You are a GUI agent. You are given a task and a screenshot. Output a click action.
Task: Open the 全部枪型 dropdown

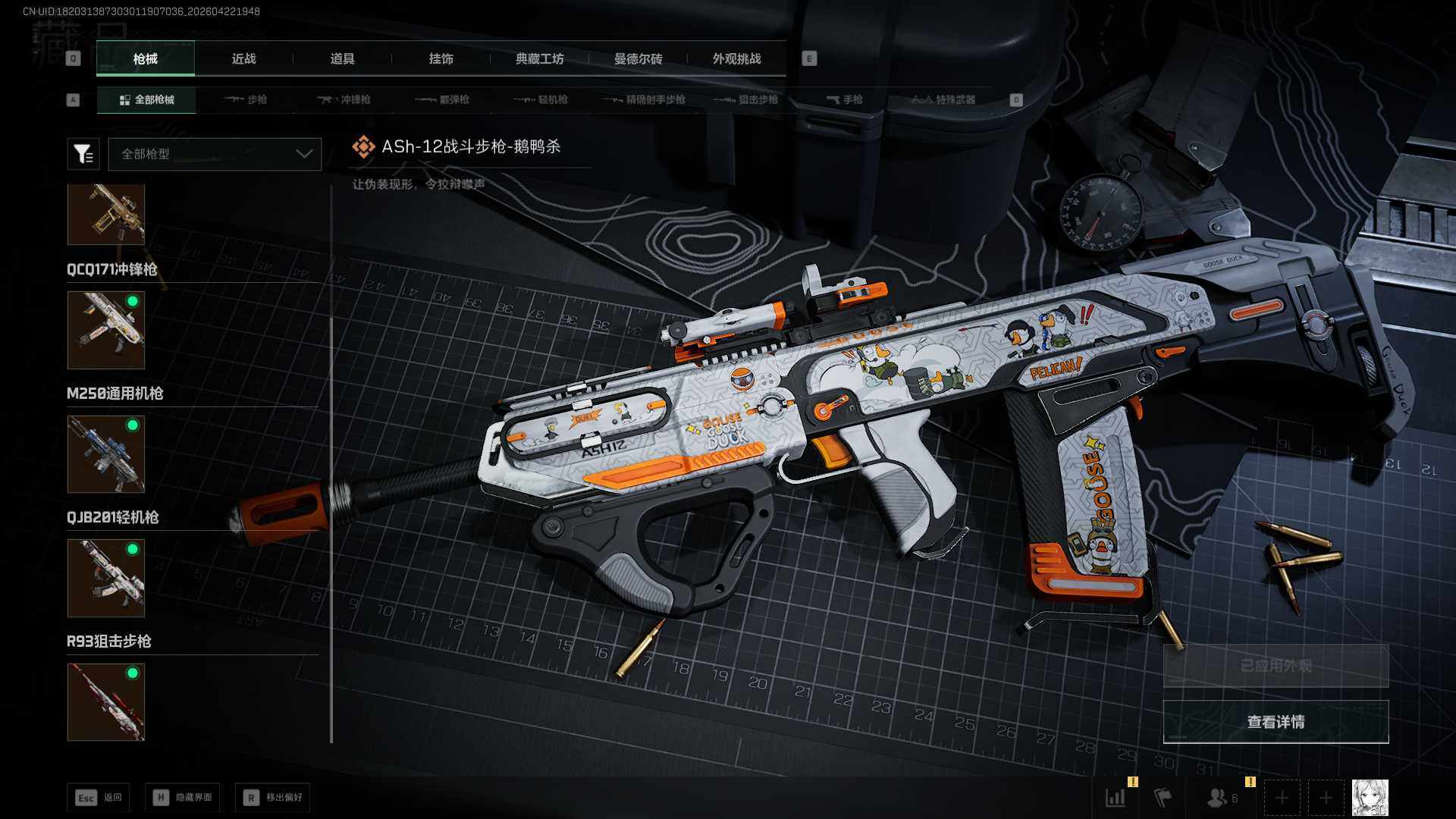(215, 154)
